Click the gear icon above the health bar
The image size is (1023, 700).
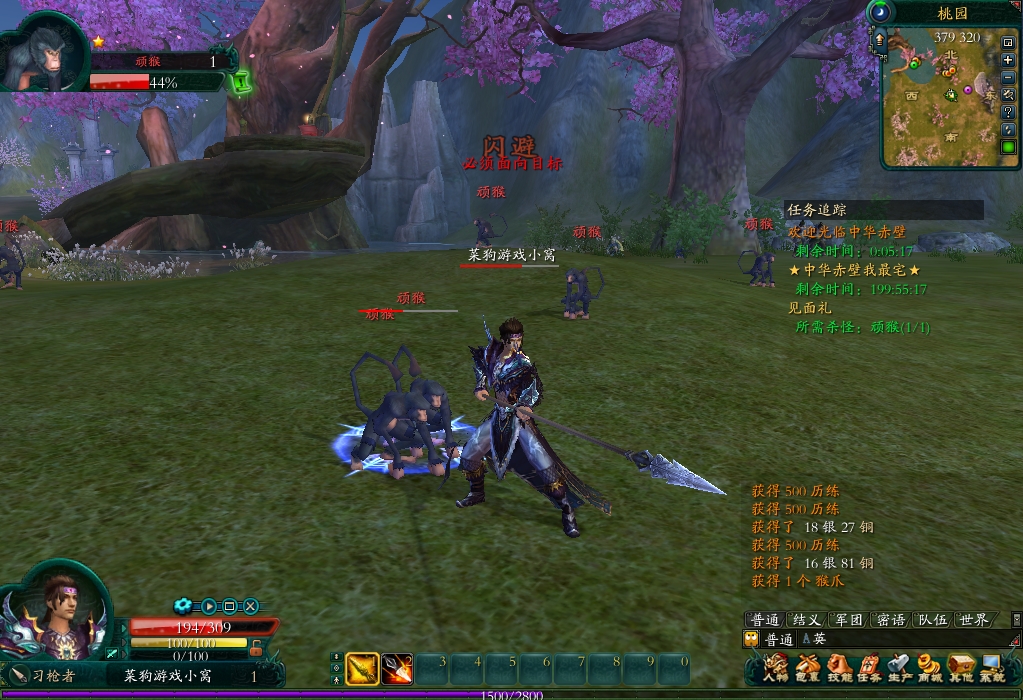182,605
